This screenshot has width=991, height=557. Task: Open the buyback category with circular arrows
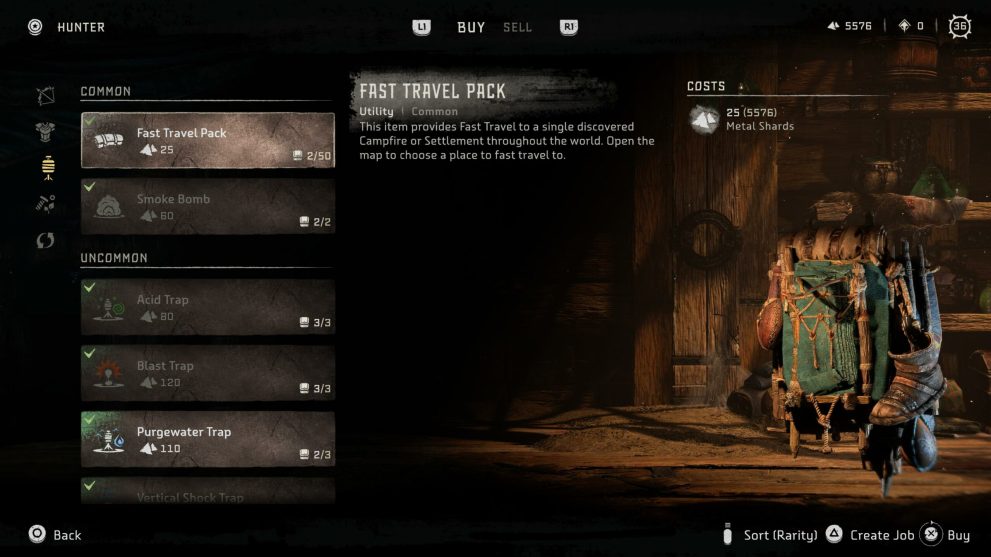click(46, 241)
